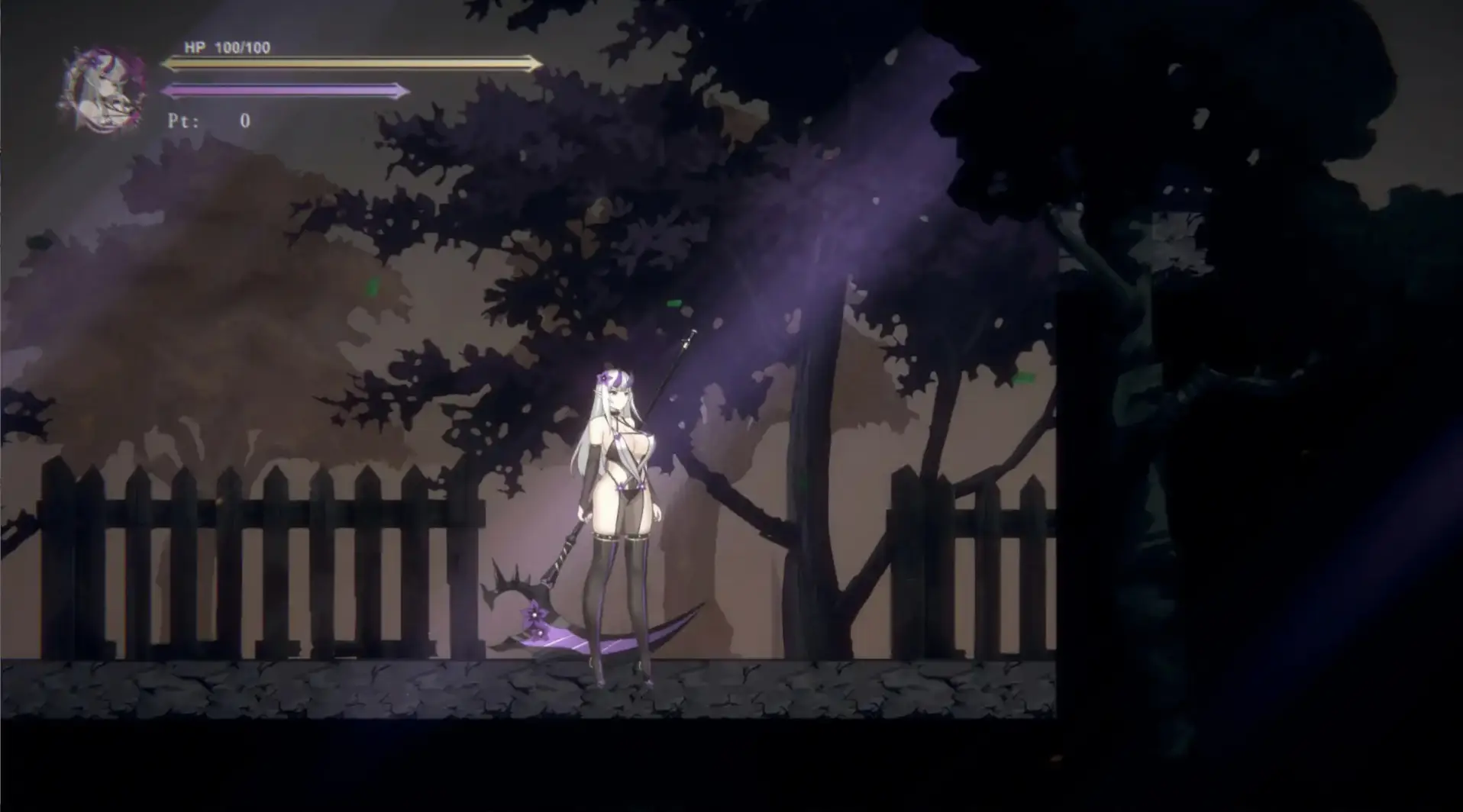Select the HP label above the health bar
Viewport: 1463px width, 812px height.
tap(193, 49)
